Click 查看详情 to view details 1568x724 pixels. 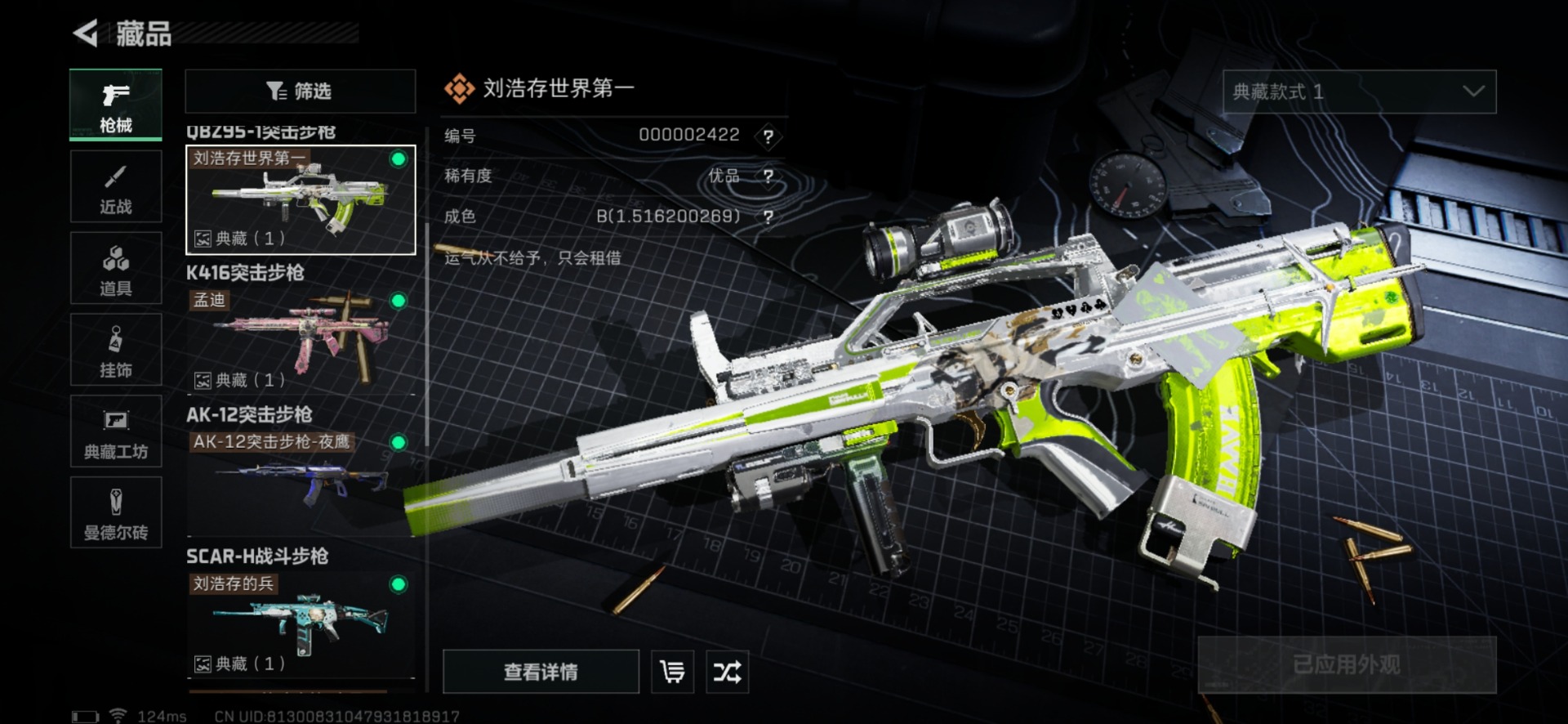click(x=541, y=672)
